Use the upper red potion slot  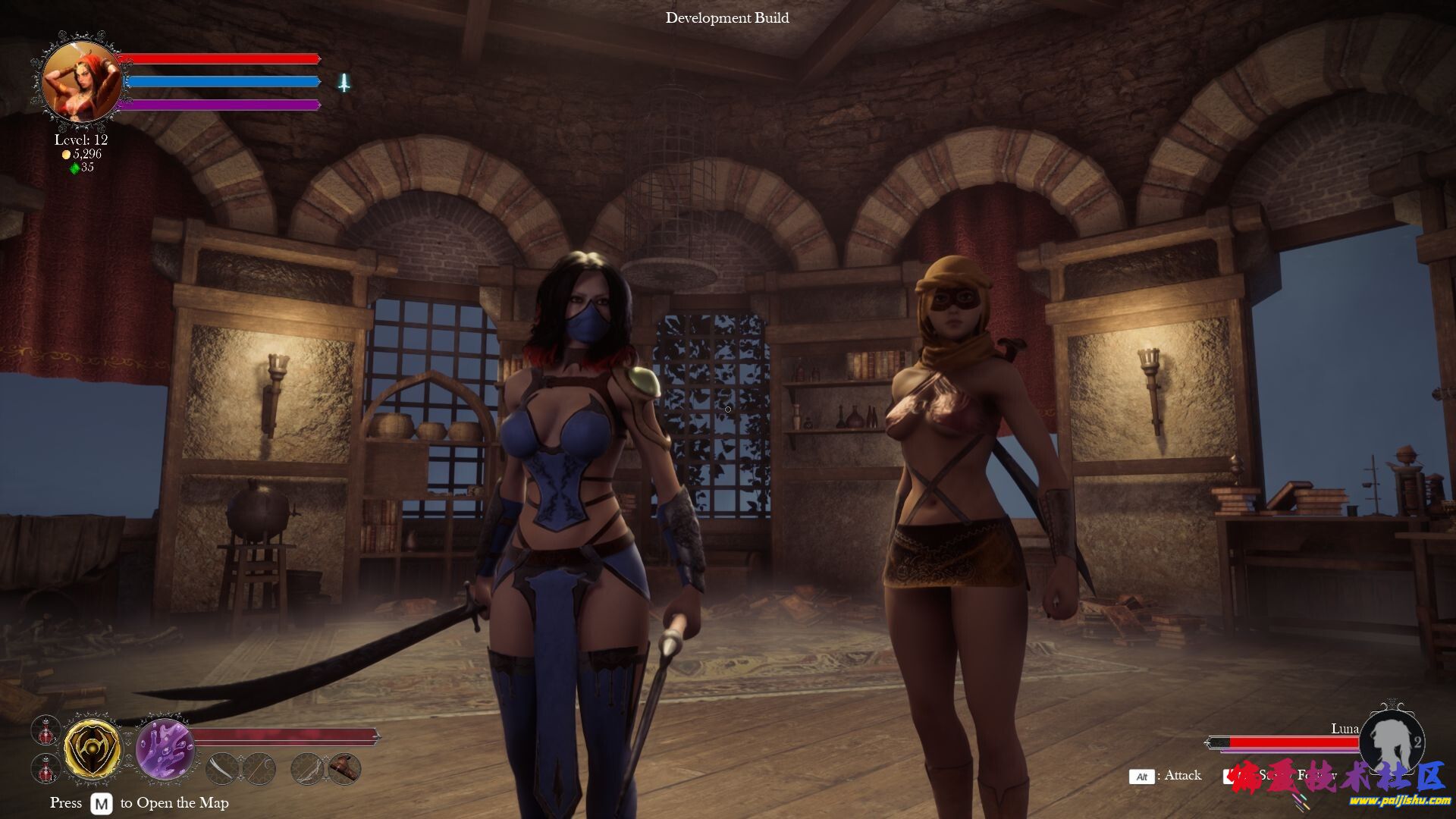pyautogui.click(x=46, y=730)
